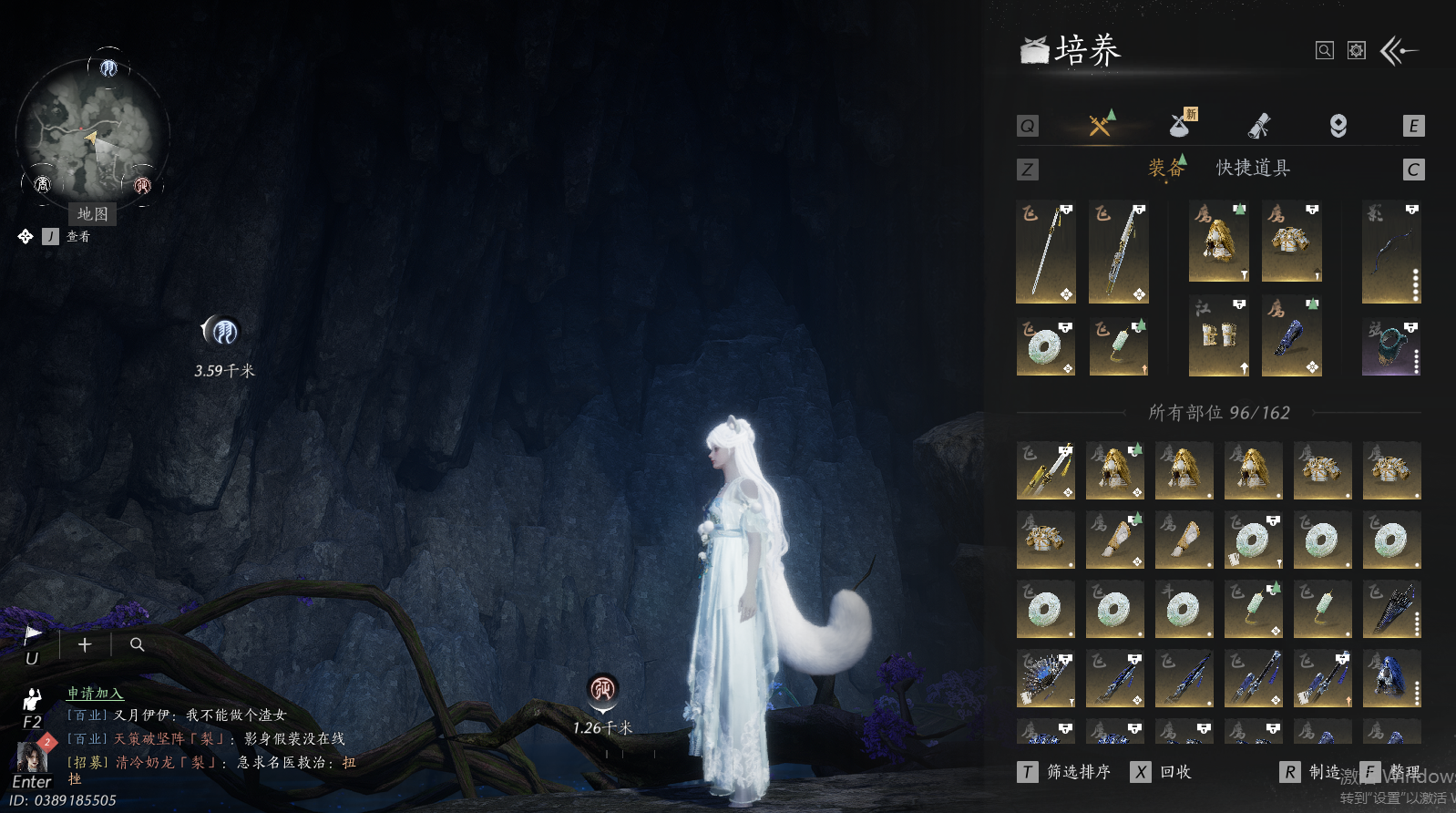Switch to the scroll tab
This screenshot has width=1456, height=813.
coord(1259,126)
